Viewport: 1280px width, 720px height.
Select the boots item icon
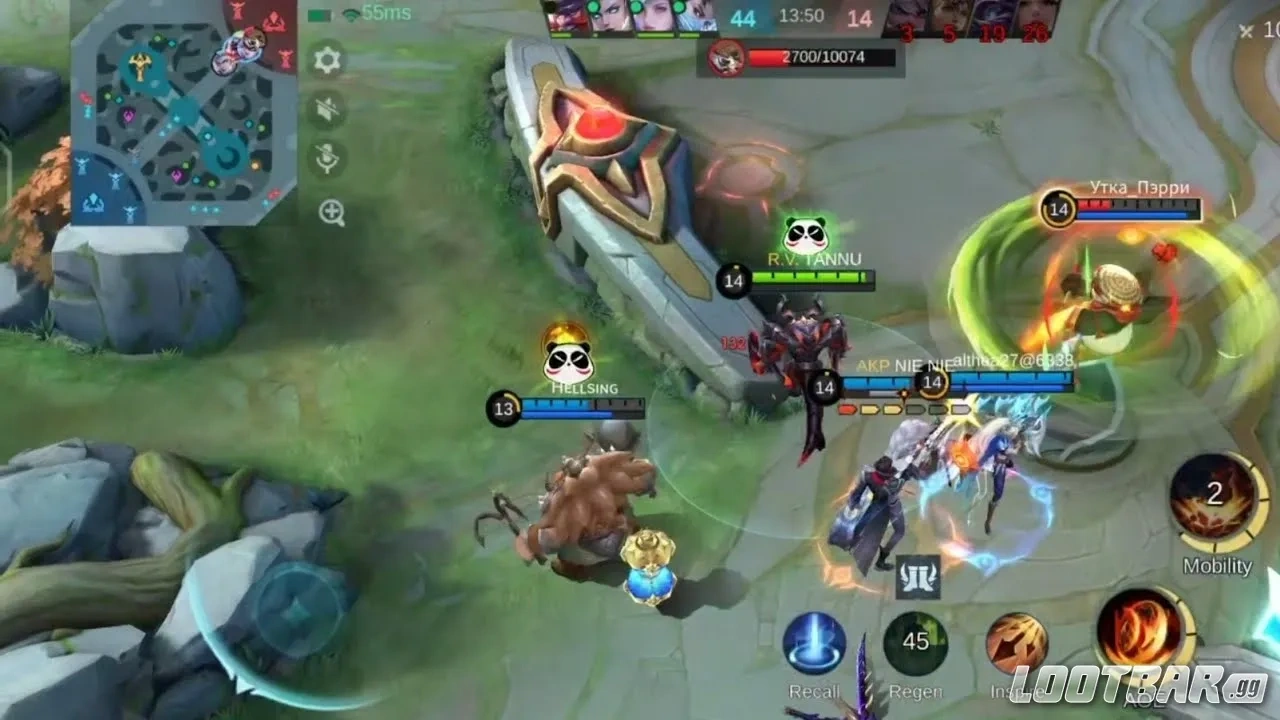tap(917, 577)
